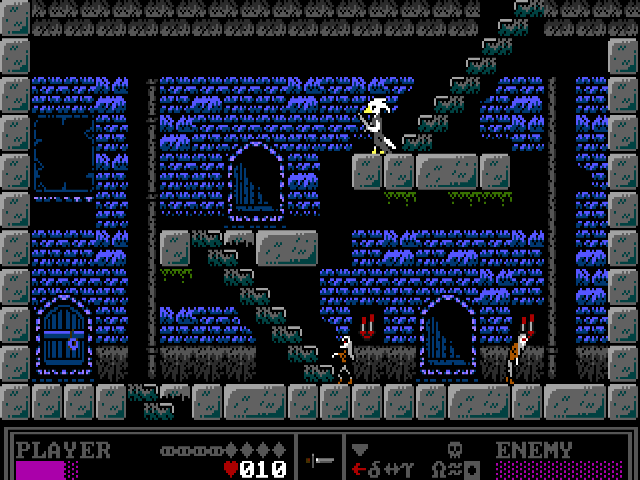
Task: Select the sword weapon slot
Action: click(321, 459)
